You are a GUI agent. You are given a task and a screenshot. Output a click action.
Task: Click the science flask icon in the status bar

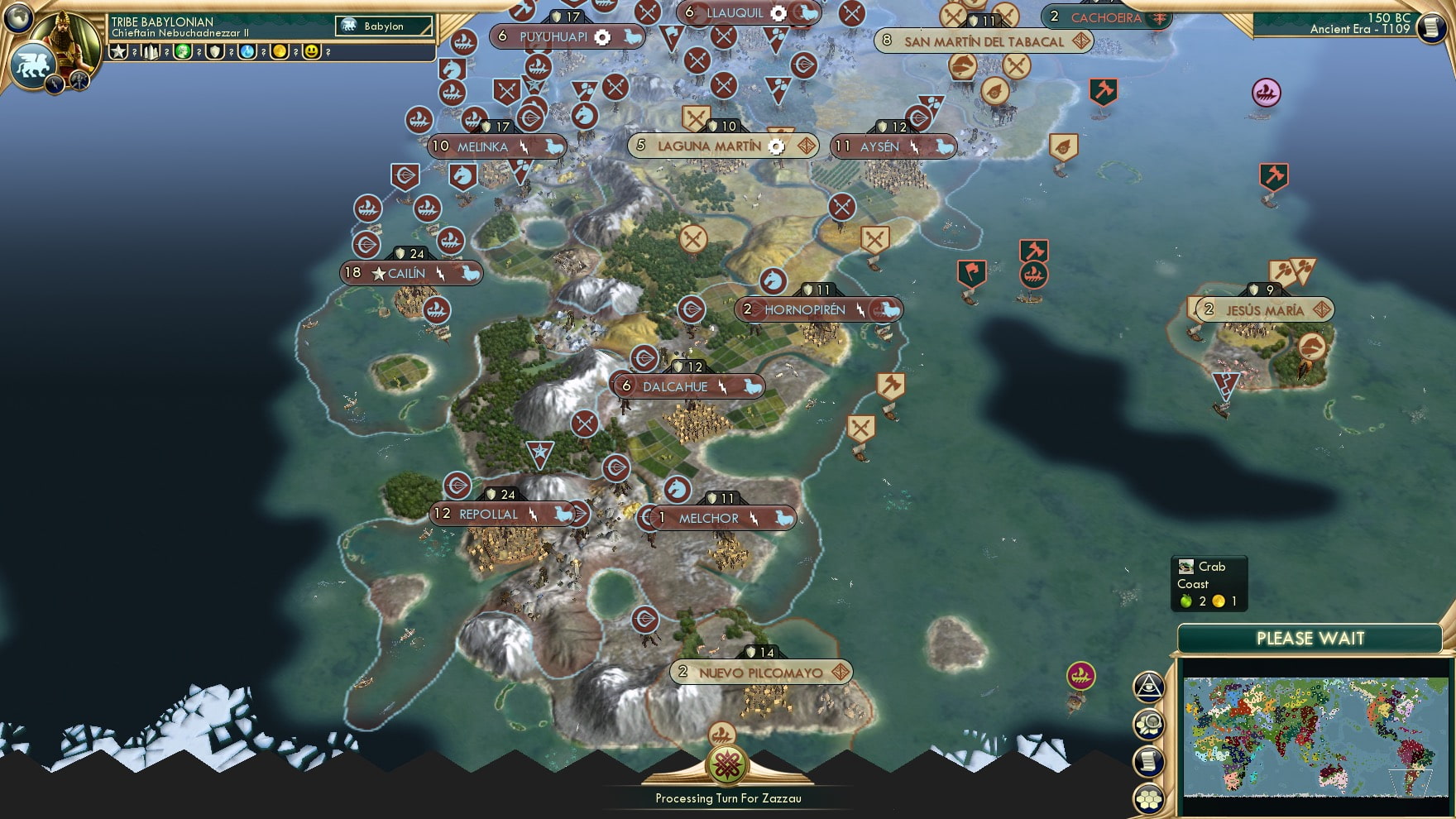click(247, 52)
